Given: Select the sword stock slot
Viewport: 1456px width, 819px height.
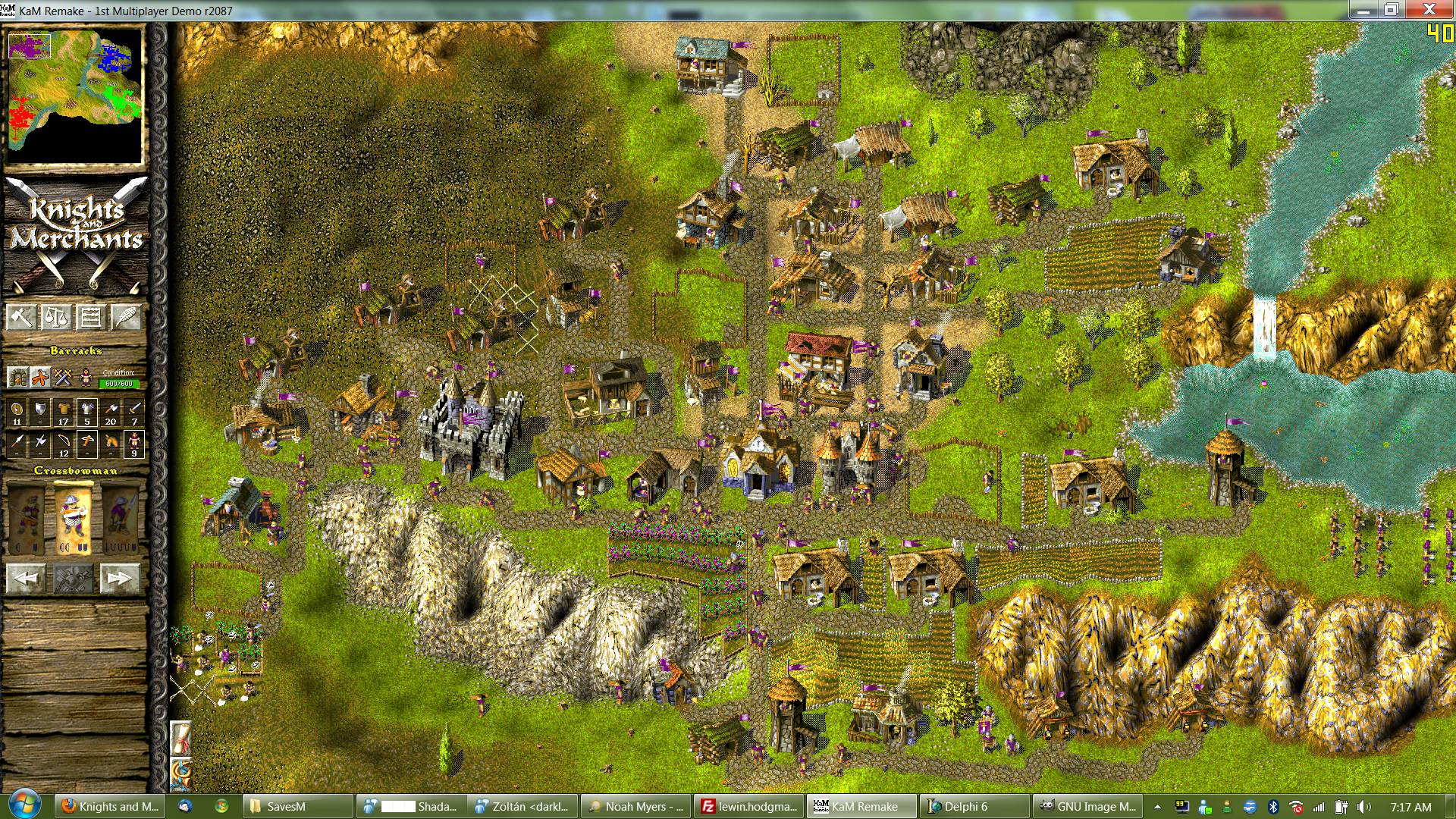Looking at the screenshot, I should 134,413.
